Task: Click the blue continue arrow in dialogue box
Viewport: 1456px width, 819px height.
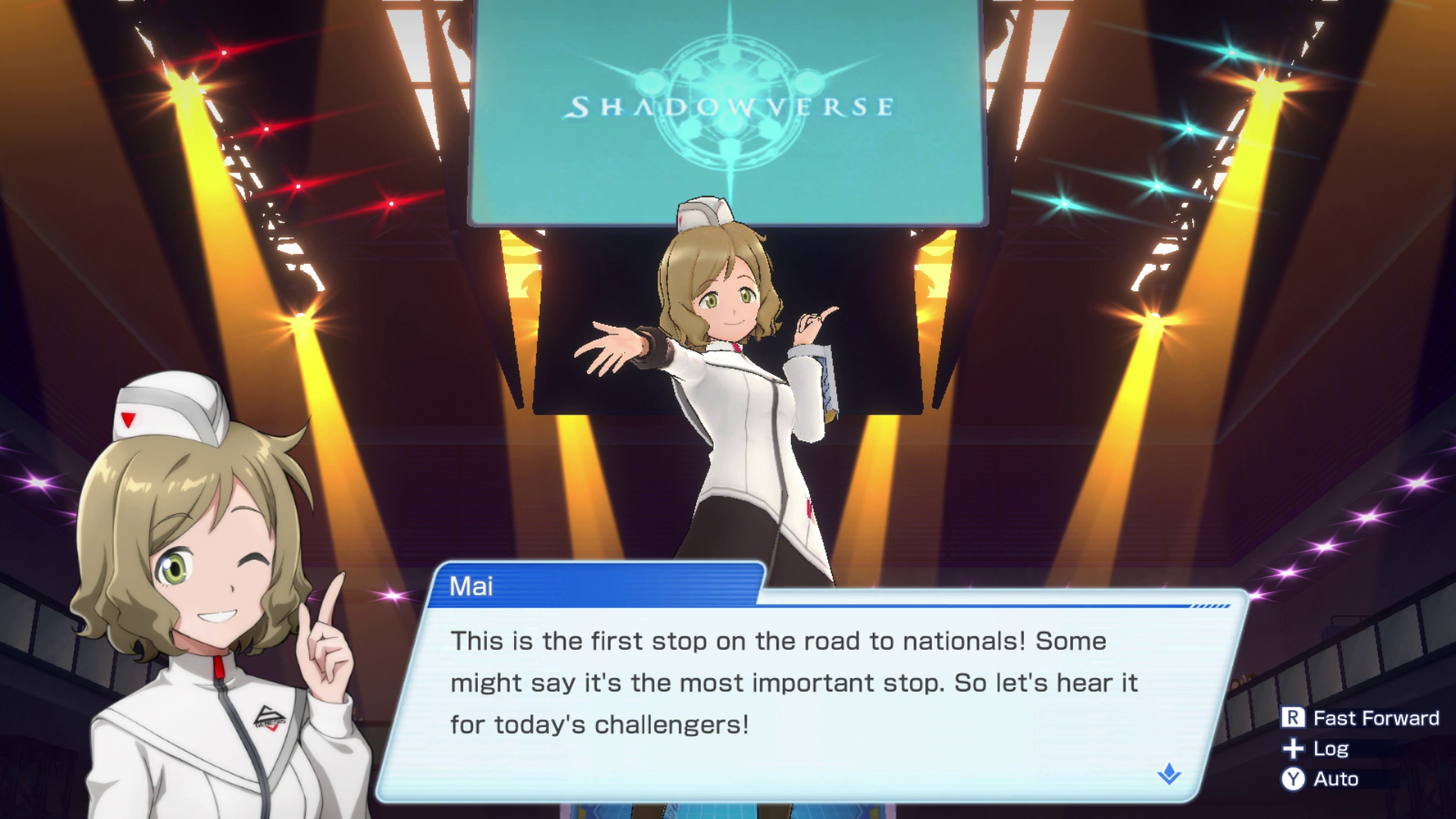Action: pos(1169,774)
